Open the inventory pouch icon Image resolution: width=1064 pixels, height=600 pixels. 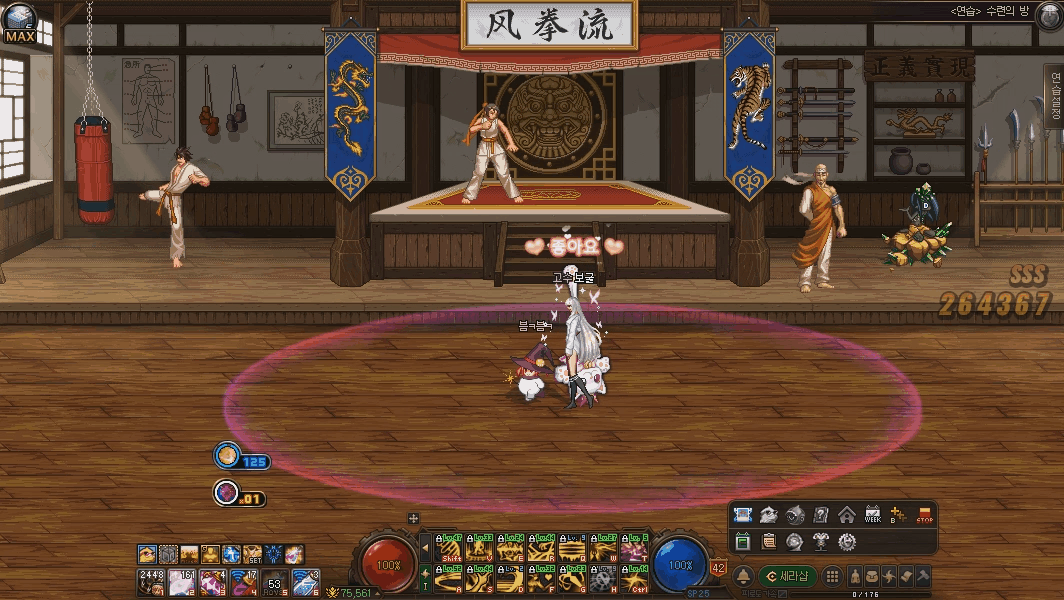[x=873, y=576]
